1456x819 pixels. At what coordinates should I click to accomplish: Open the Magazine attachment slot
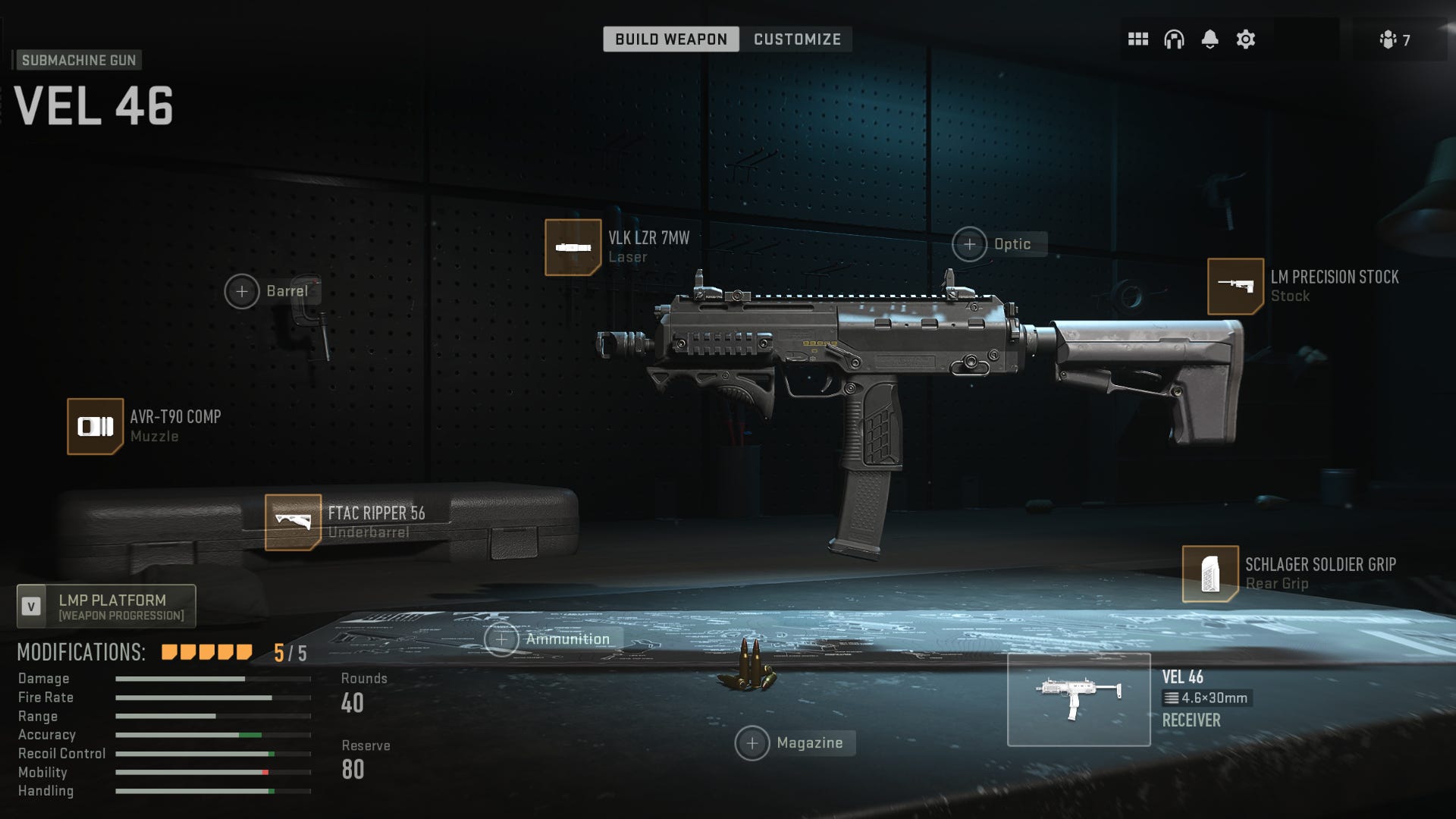pyautogui.click(x=753, y=743)
